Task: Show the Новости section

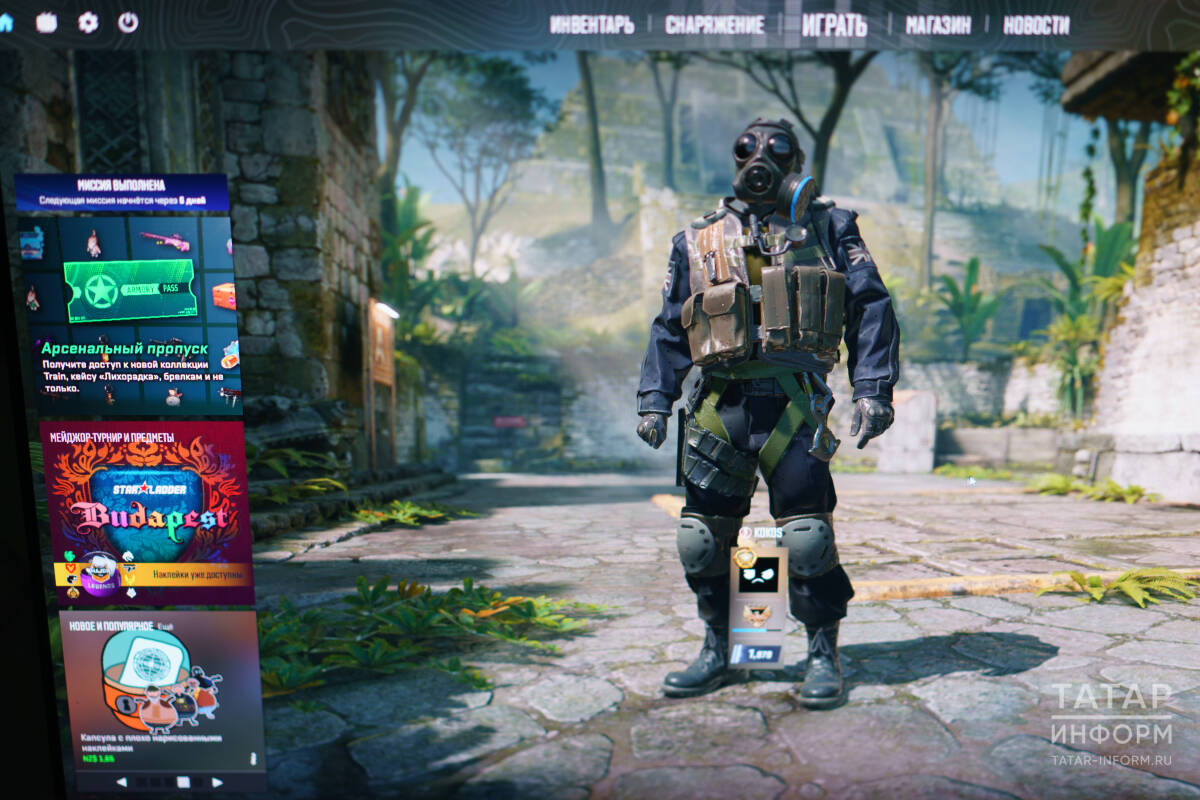Action: [x=1036, y=25]
